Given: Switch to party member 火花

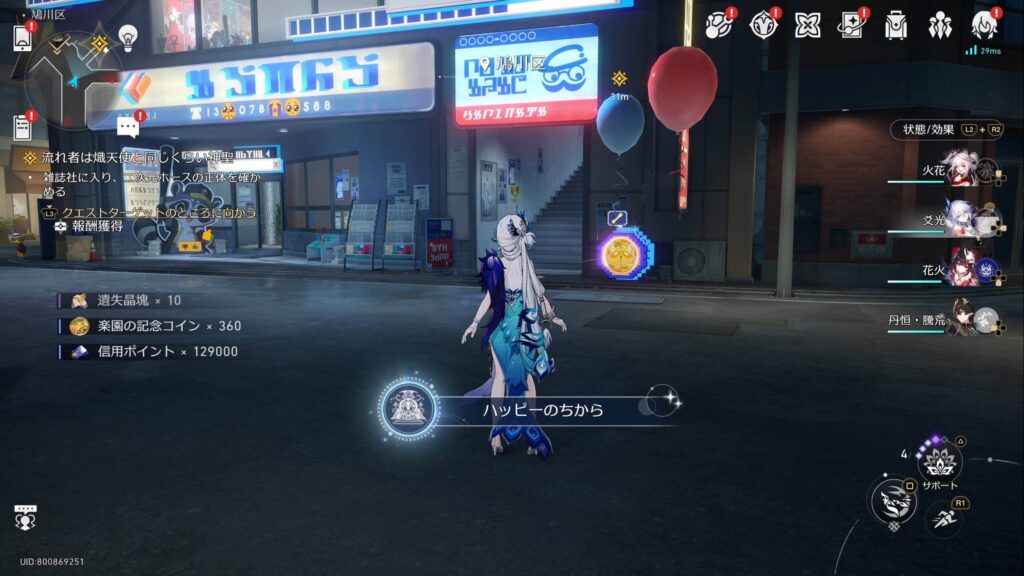Looking at the screenshot, I should pos(958,171).
